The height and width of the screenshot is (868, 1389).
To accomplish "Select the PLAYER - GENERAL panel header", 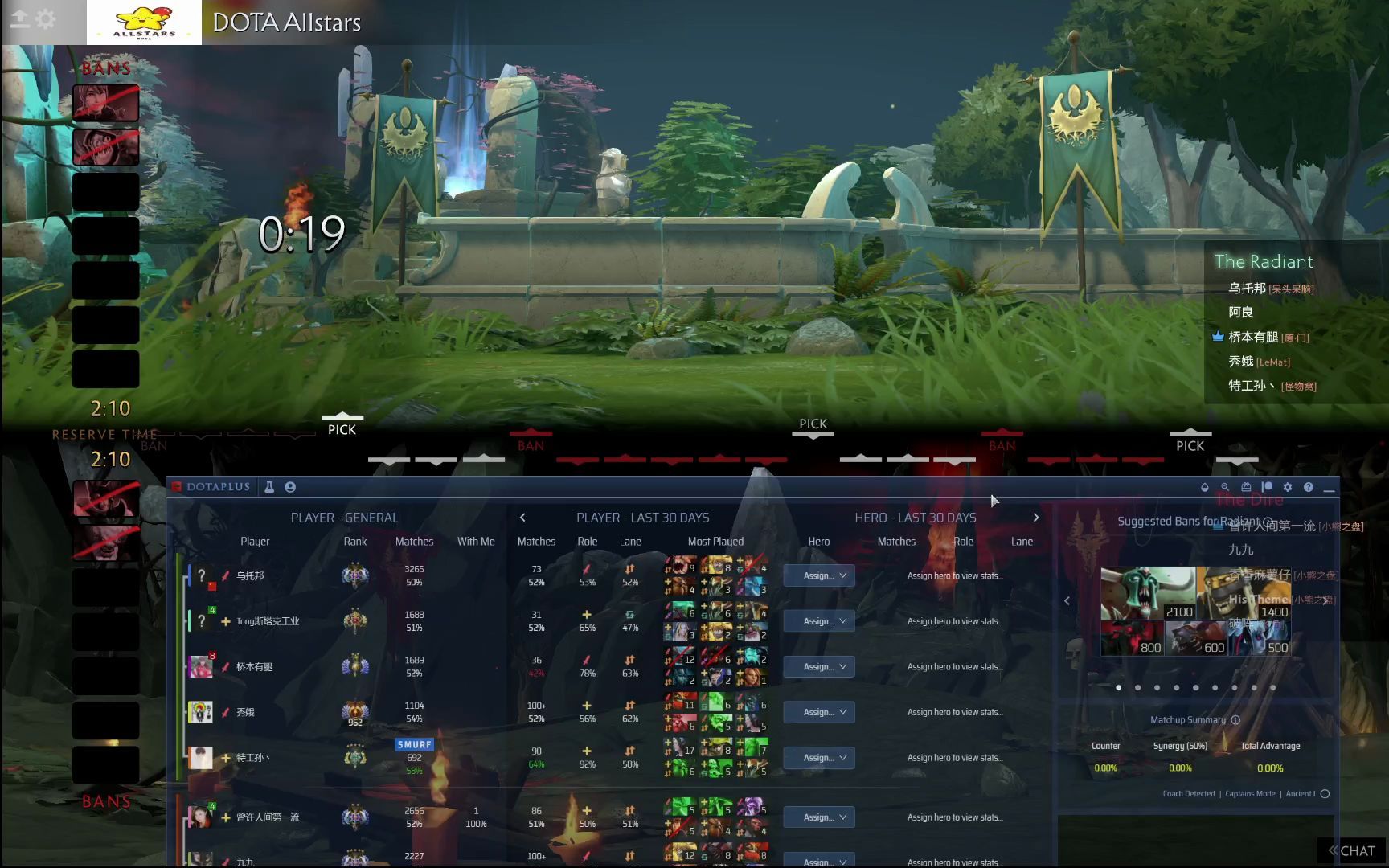I will [x=345, y=517].
